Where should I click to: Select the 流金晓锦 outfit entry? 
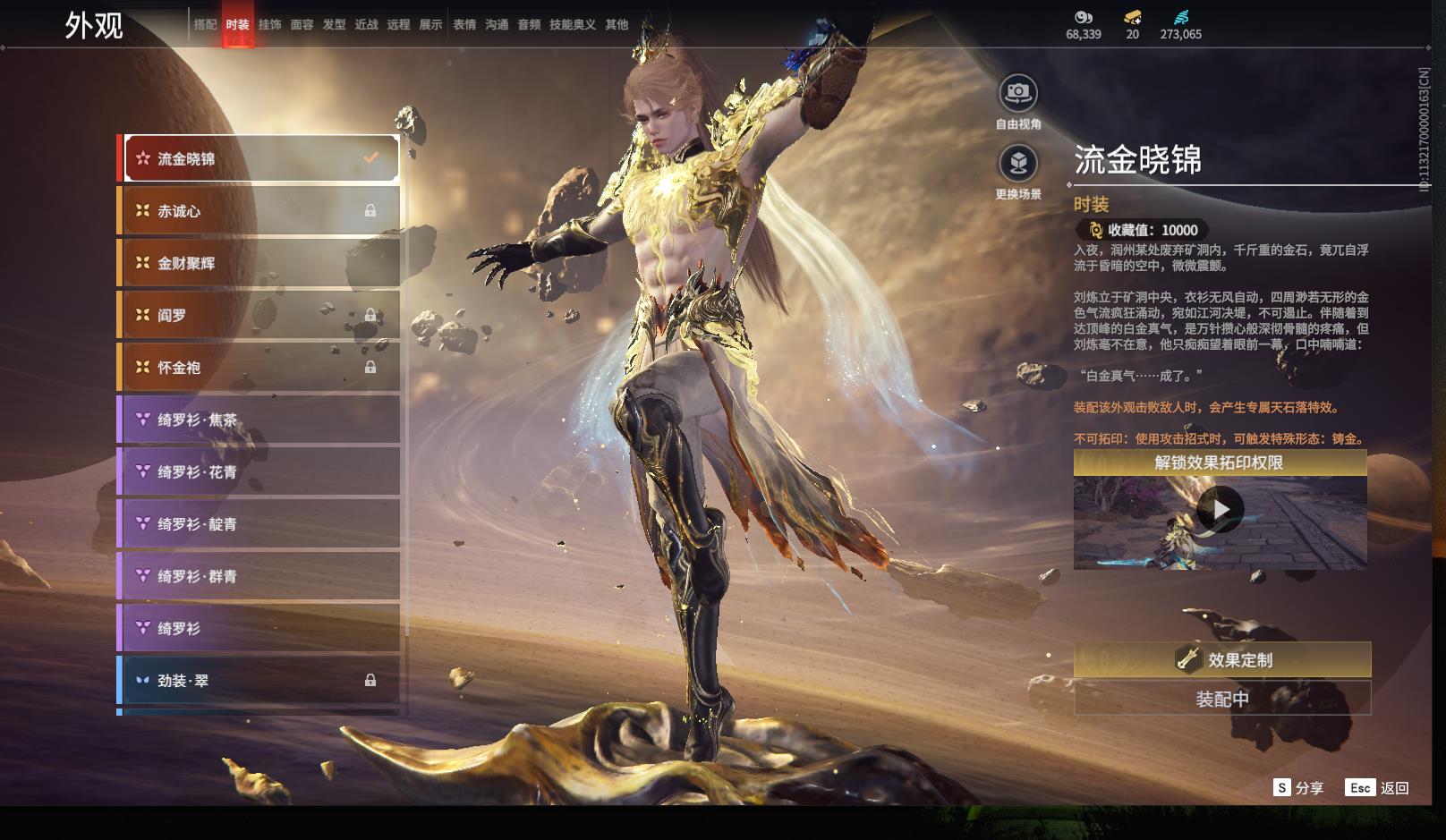tap(261, 159)
